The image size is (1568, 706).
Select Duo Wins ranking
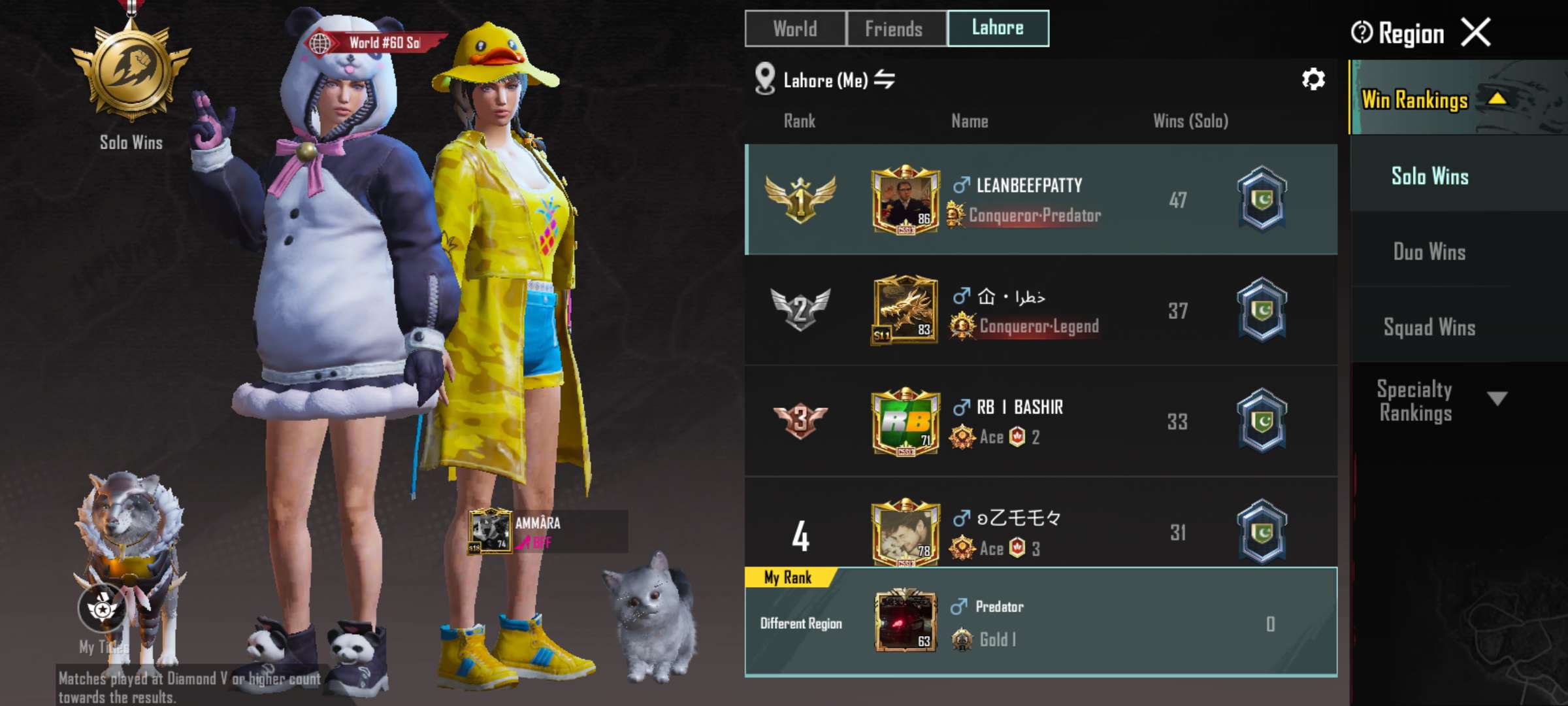1428,252
